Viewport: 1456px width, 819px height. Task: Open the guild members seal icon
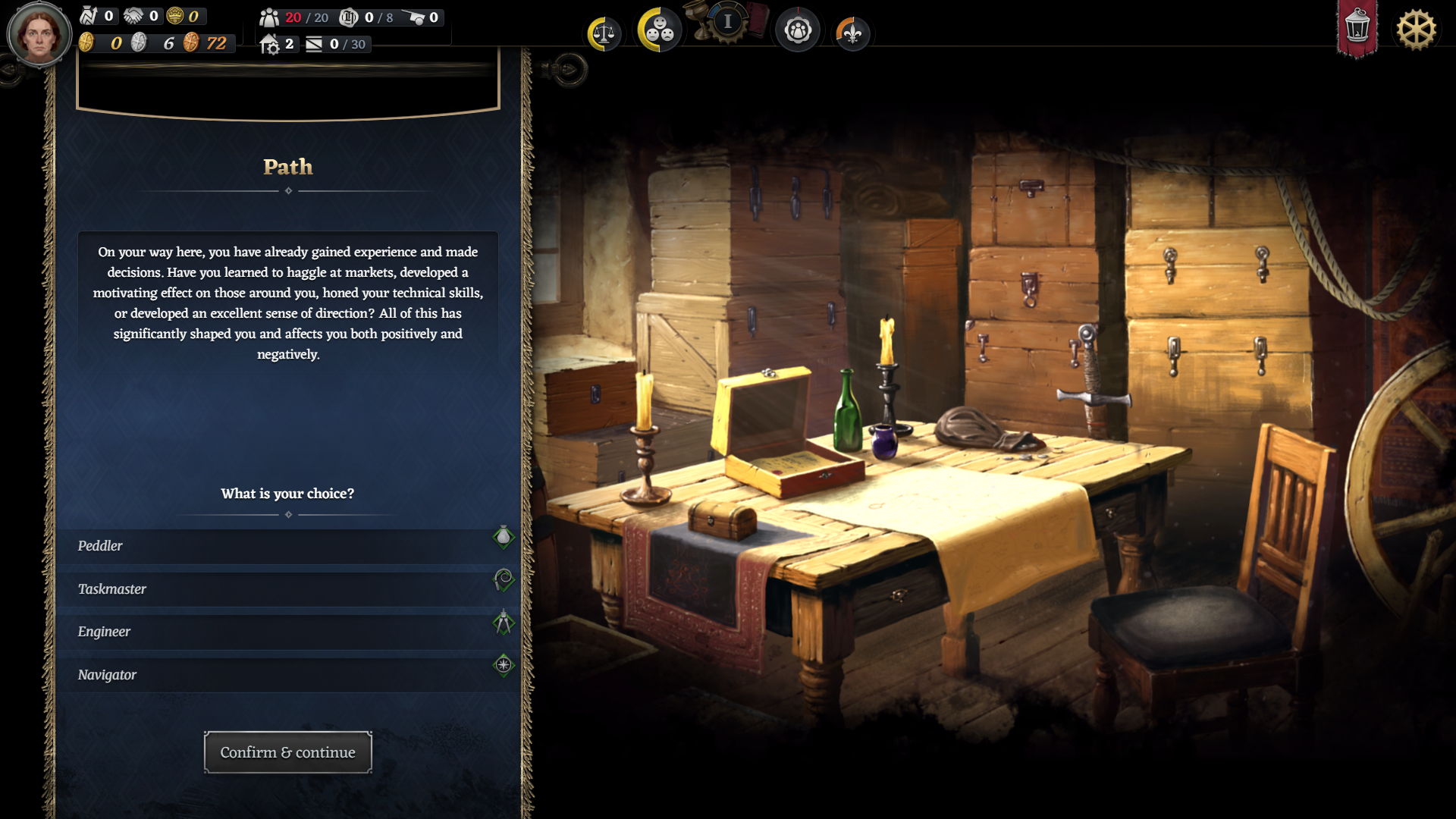797,30
